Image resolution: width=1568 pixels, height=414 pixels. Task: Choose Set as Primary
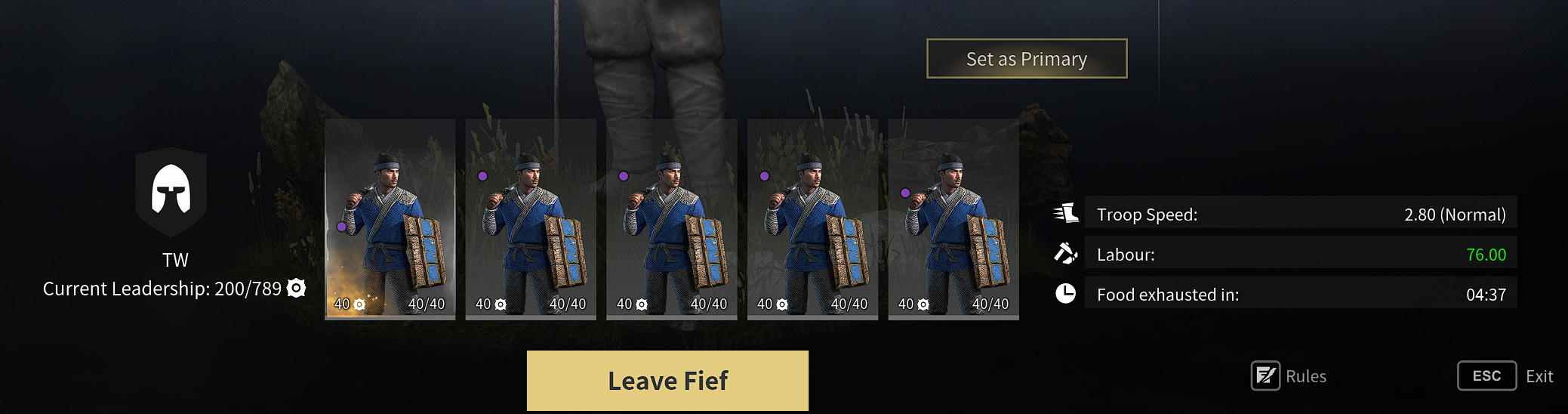click(x=1027, y=59)
